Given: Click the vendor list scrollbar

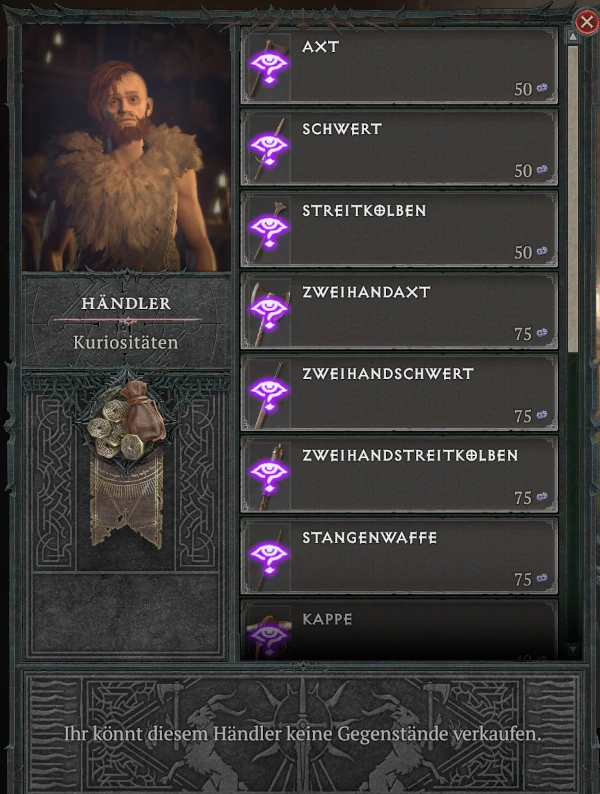Looking at the screenshot, I should [573, 200].
